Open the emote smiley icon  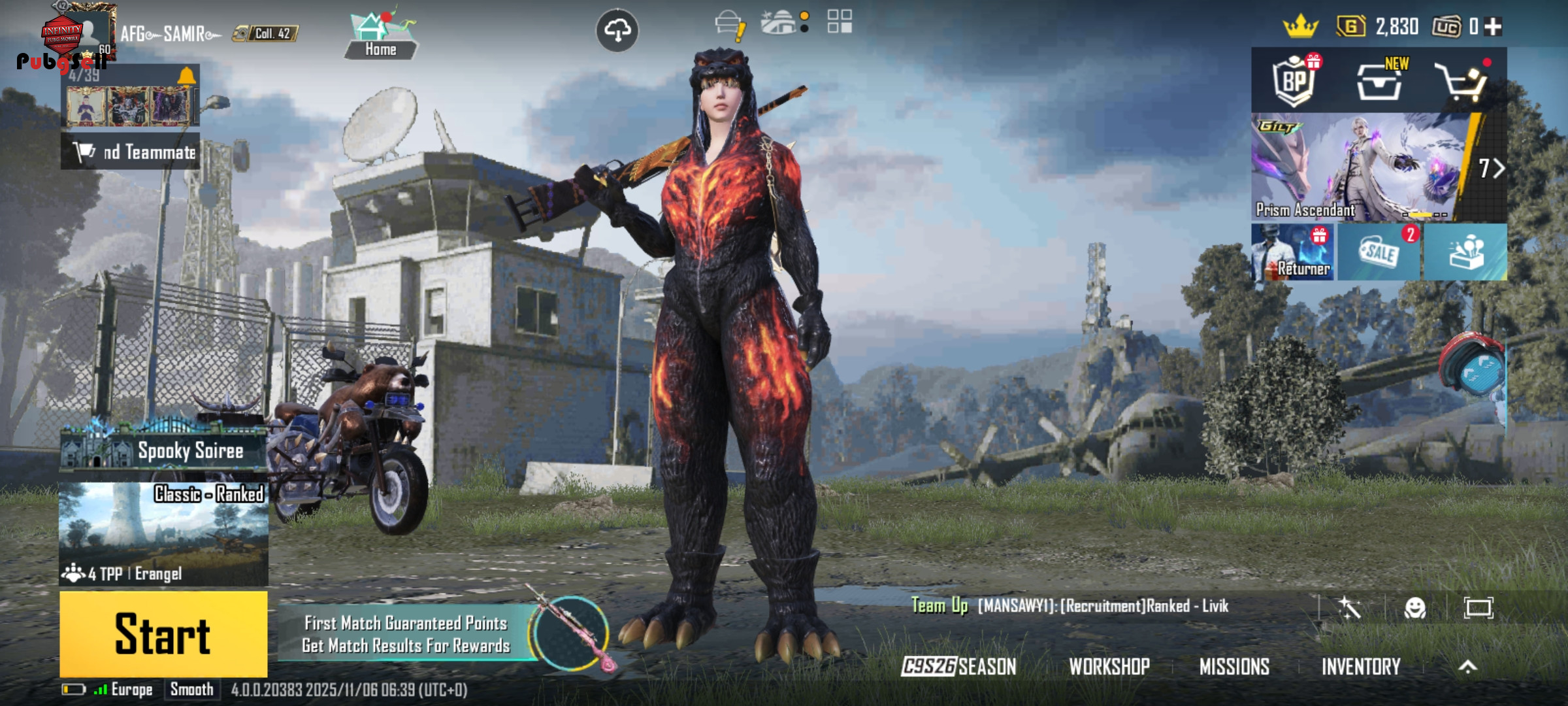coord(1414,608)
